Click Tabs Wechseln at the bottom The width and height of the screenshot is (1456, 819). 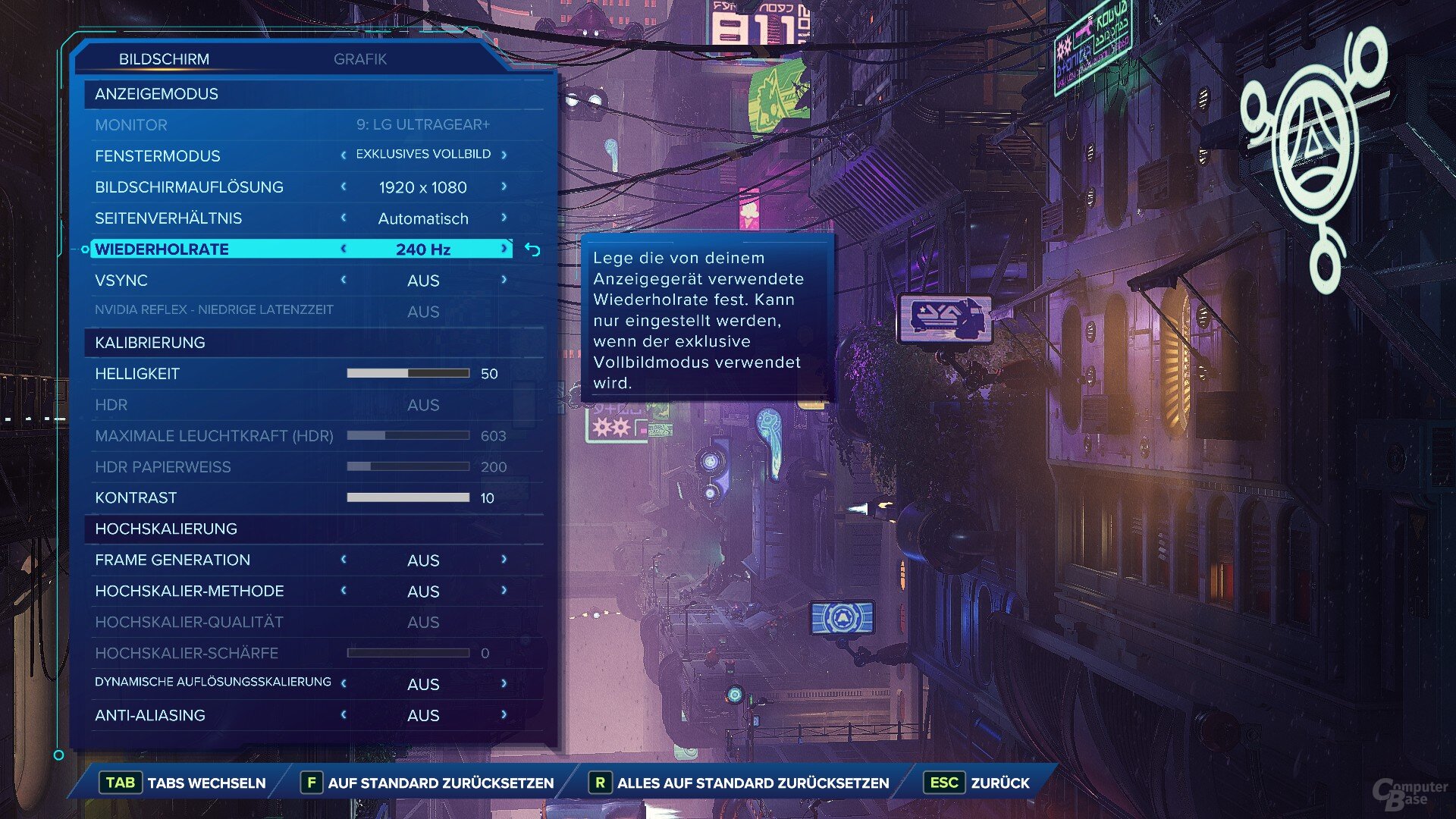coord(186,783)
